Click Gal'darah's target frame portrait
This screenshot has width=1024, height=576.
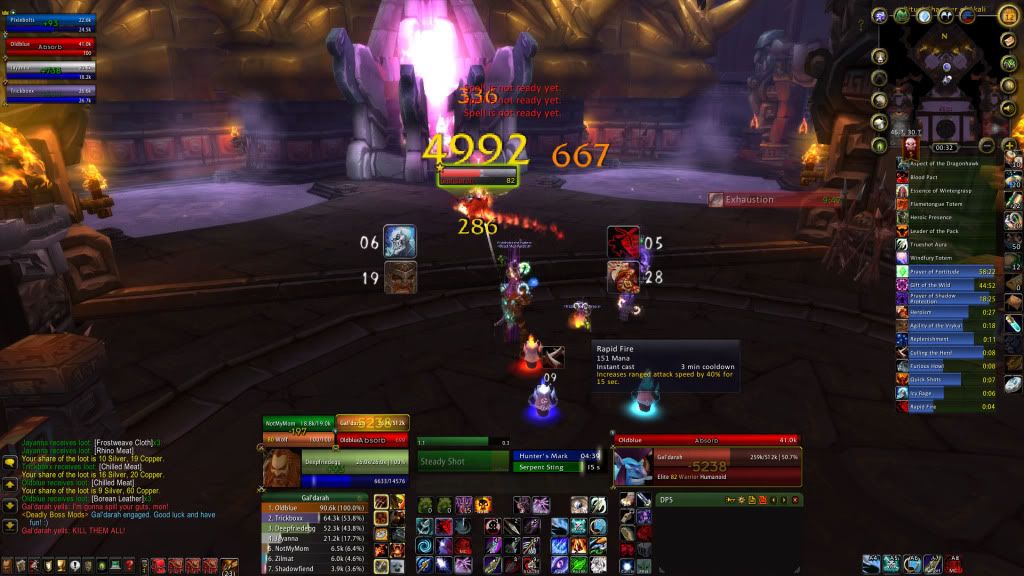pos(633,467)
